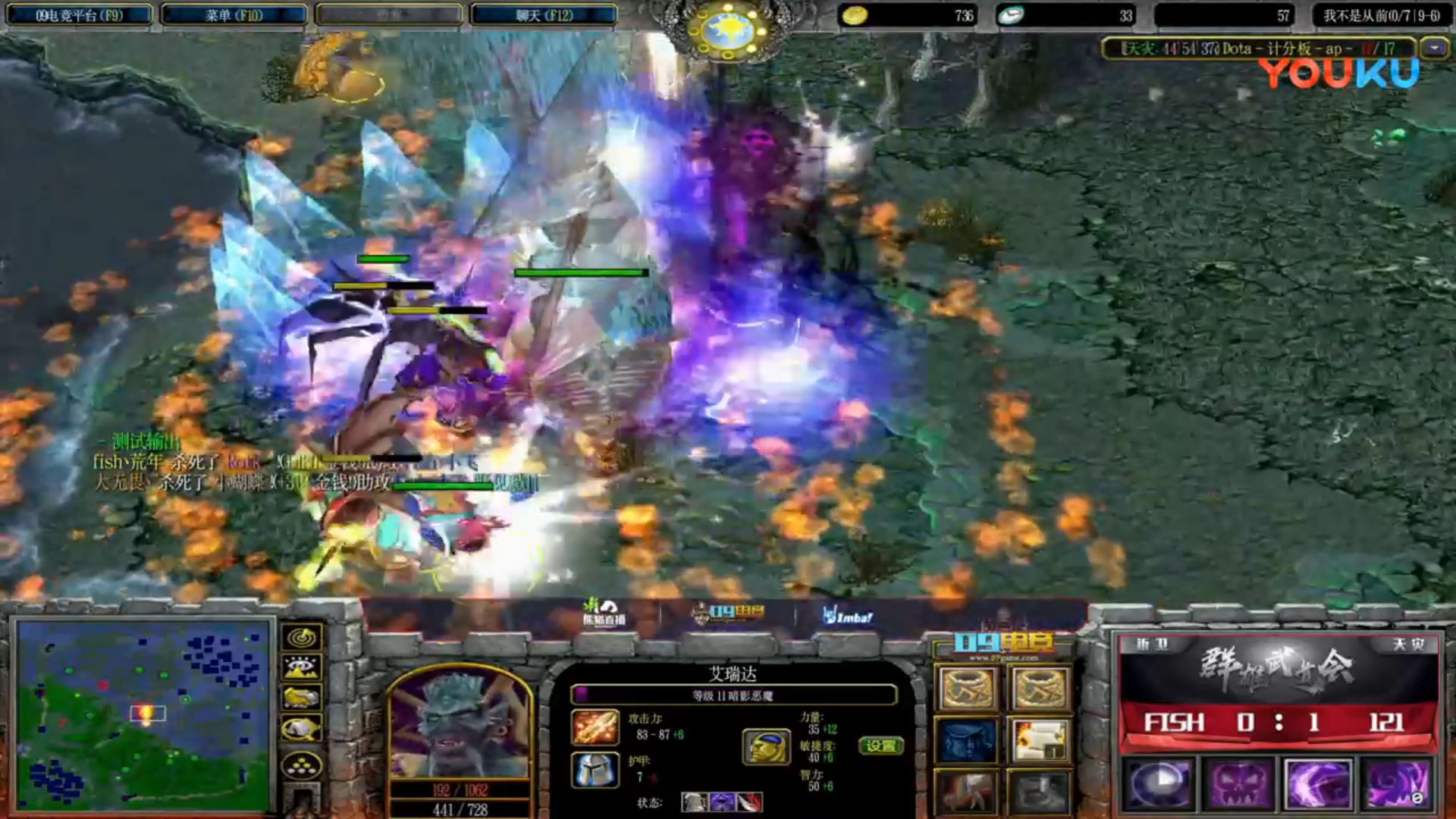Cast the purple crescent Shadow Poison ability
The width and height of the screenshot is (1456, 819).
tap(1318, 783)
